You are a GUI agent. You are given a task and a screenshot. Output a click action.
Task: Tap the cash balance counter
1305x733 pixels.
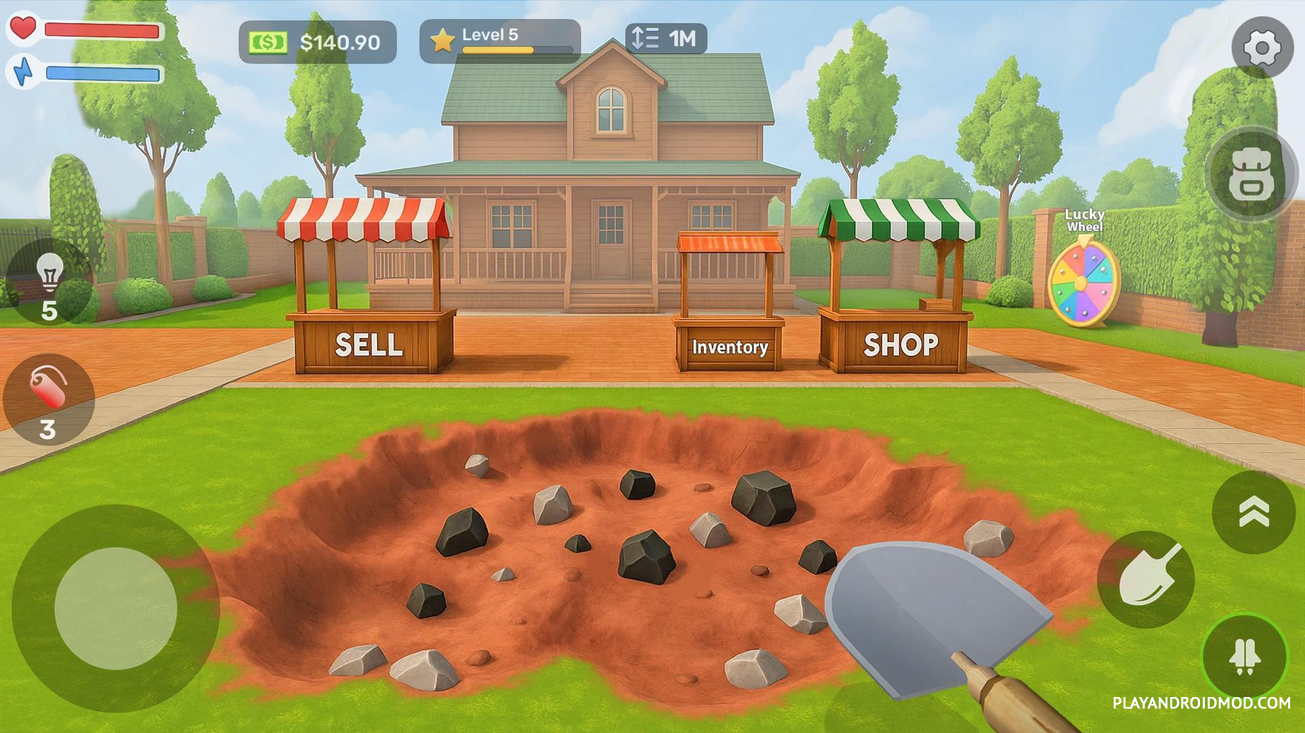pos(317,42)
